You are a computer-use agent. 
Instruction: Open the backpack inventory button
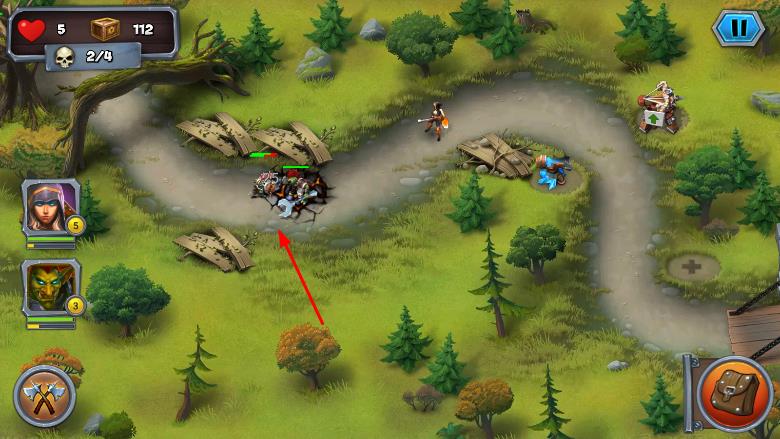click(x=734, y=391)
